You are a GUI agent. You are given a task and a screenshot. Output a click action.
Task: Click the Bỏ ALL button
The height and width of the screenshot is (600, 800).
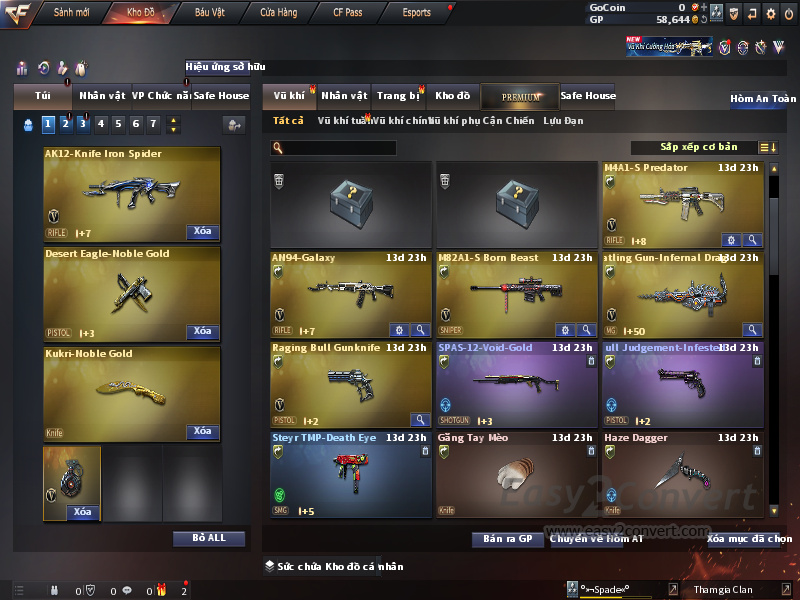(209, 538)
